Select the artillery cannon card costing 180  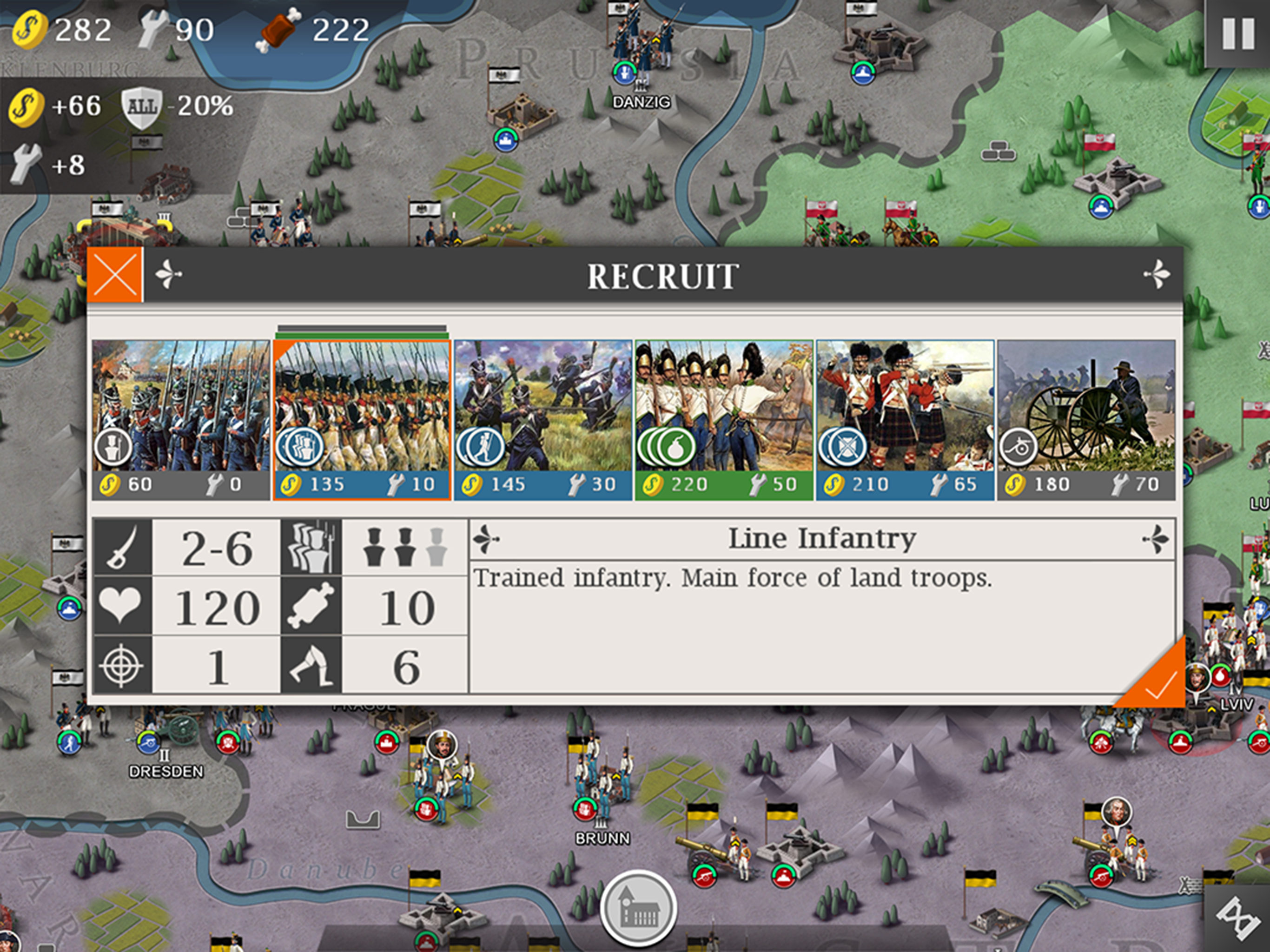coord(1086,419)
